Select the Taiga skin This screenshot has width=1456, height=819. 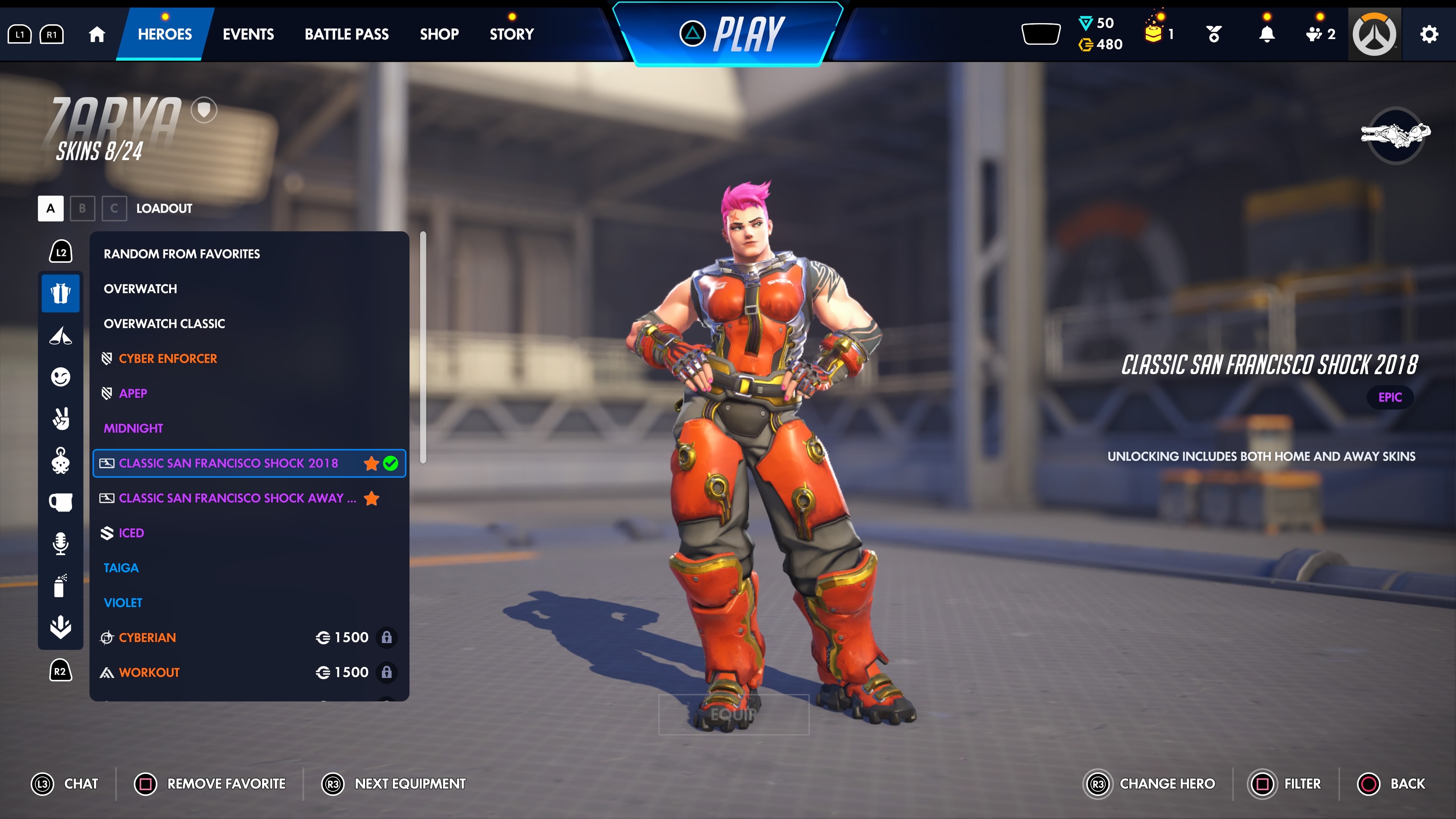pos(121,568)
